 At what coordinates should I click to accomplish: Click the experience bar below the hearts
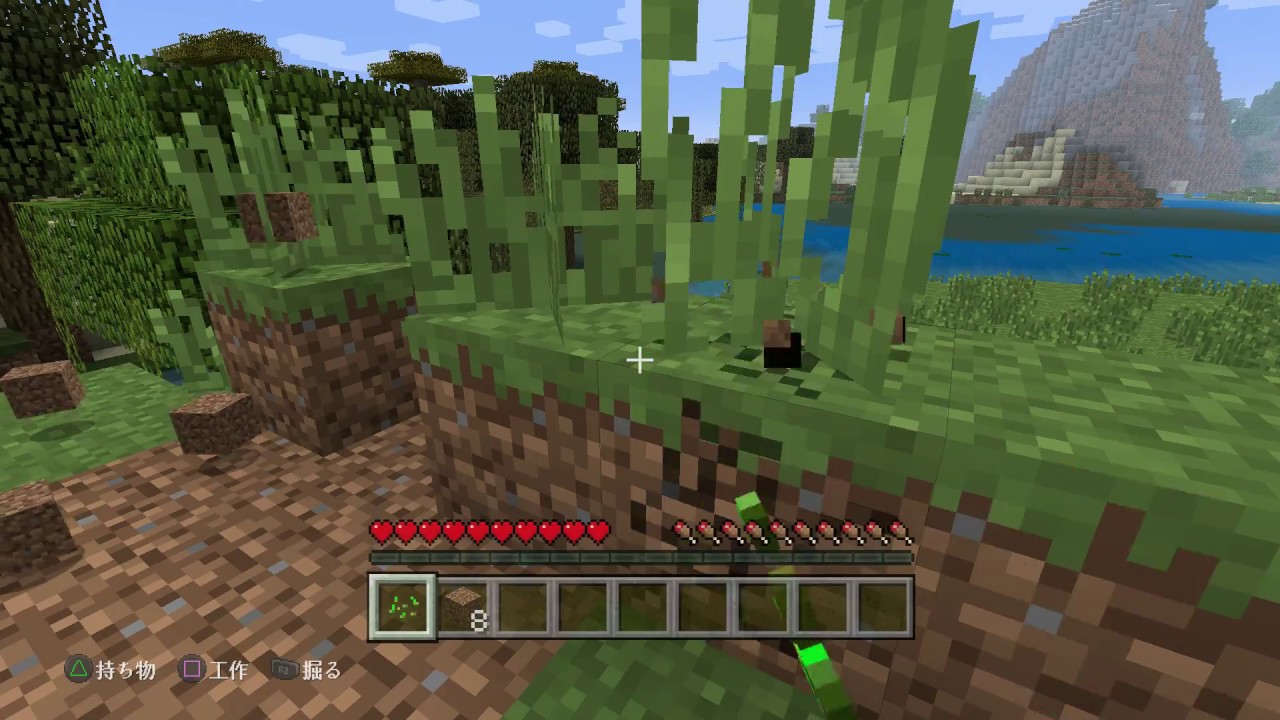click(x=641, y=557)
